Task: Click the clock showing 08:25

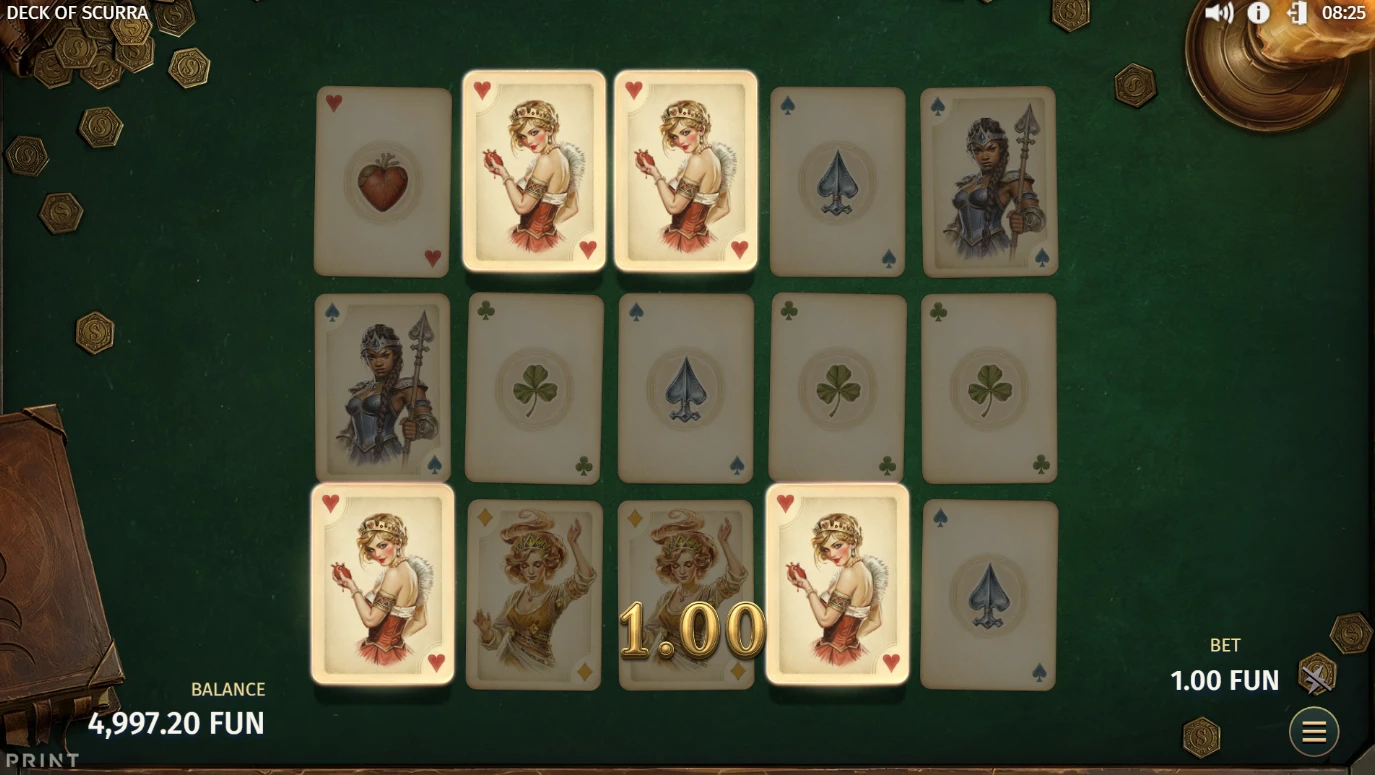Action: tap(1343, 13)
